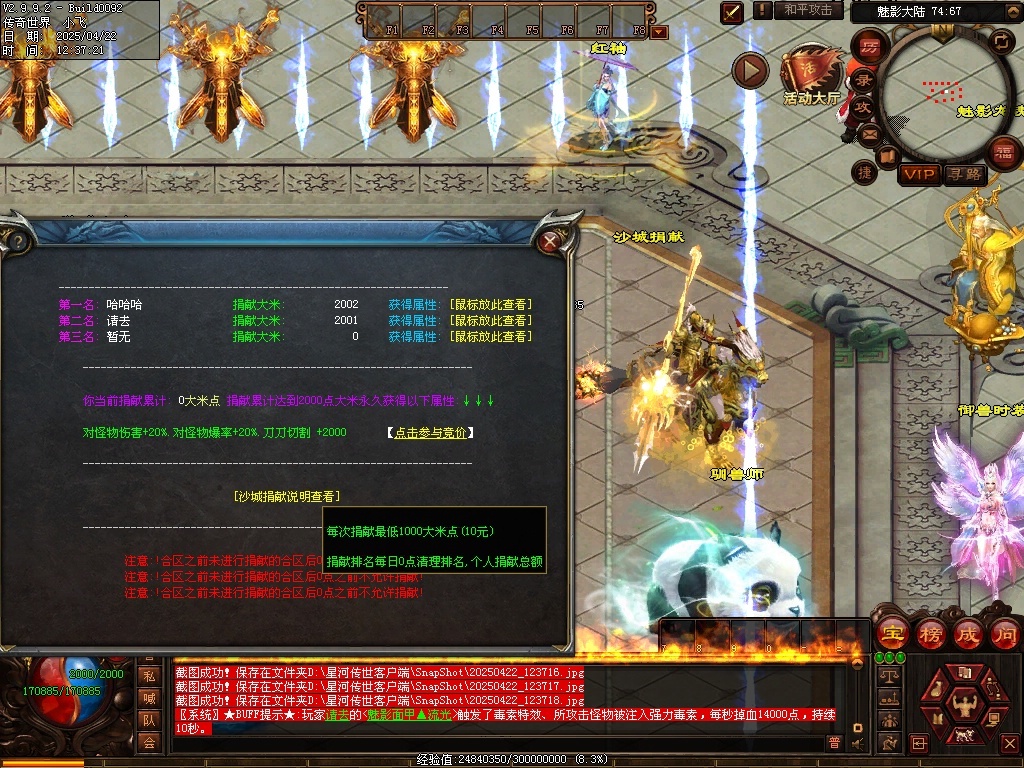Viewport: 1024px width, 768px height.
Task: Activate the 寻路 pathfinding button
Action: tap(963, 174)
